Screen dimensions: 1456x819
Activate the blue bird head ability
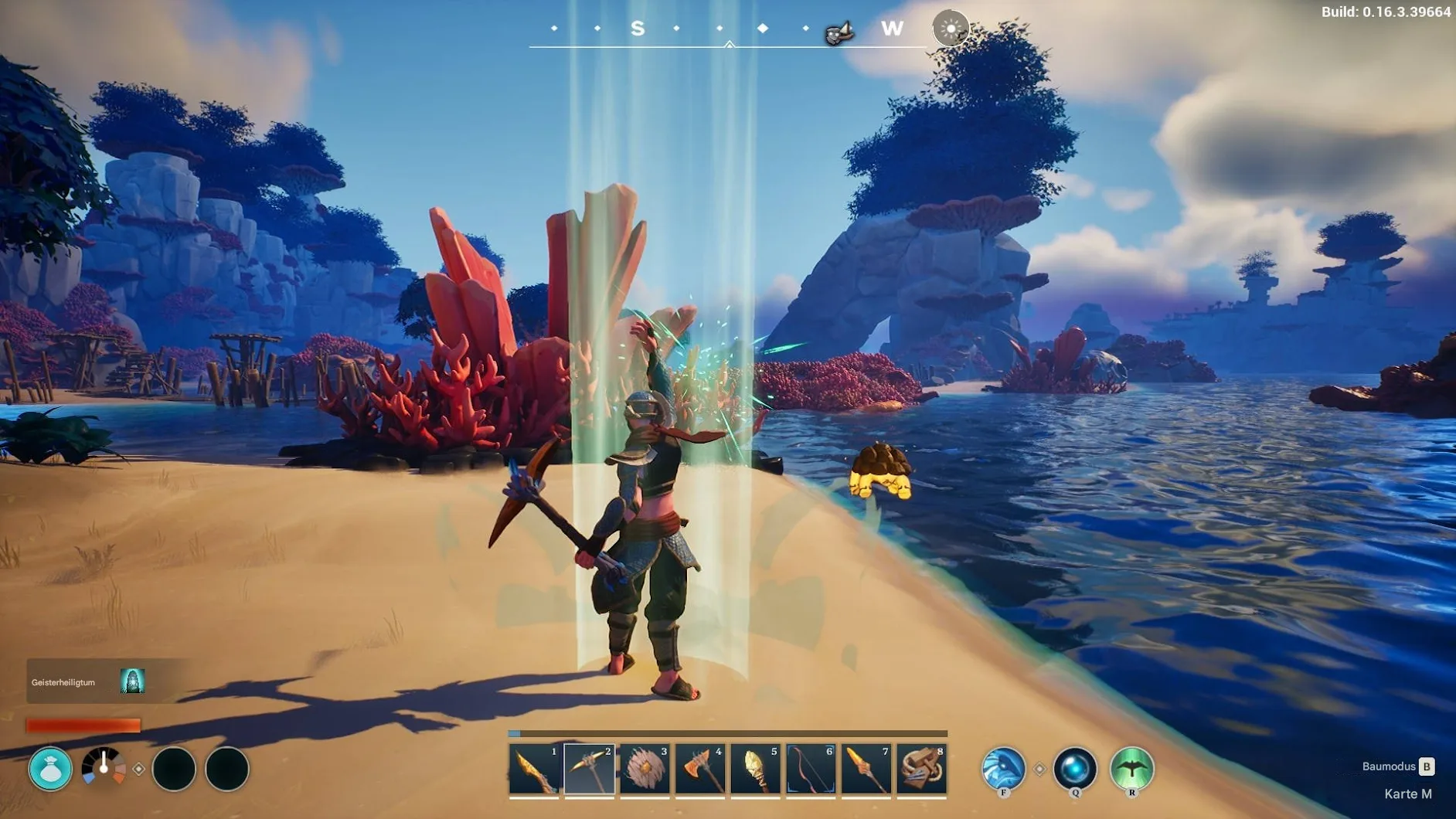point(1003,769)
